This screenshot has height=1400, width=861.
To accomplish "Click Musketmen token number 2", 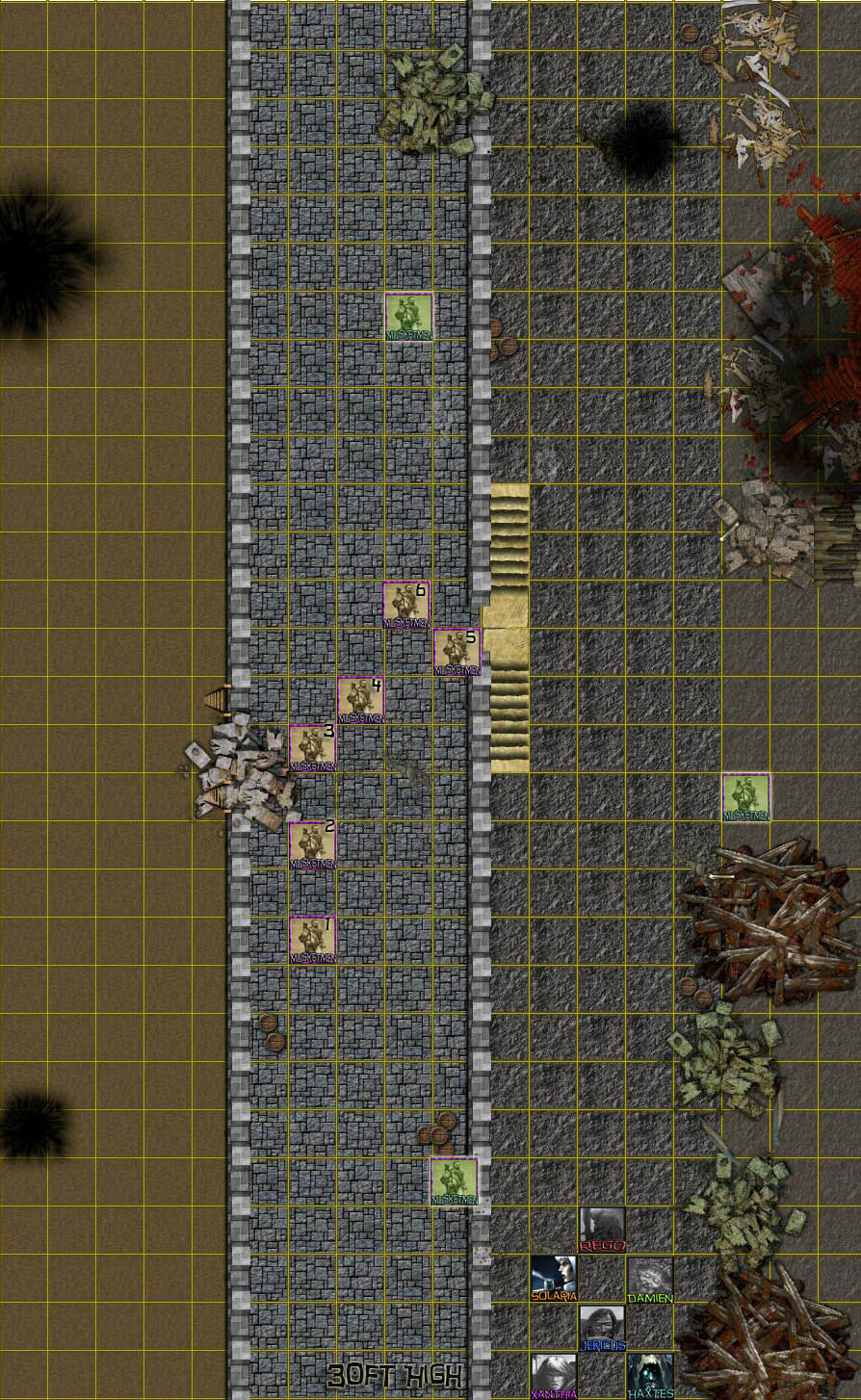I will tap(313, 844).
